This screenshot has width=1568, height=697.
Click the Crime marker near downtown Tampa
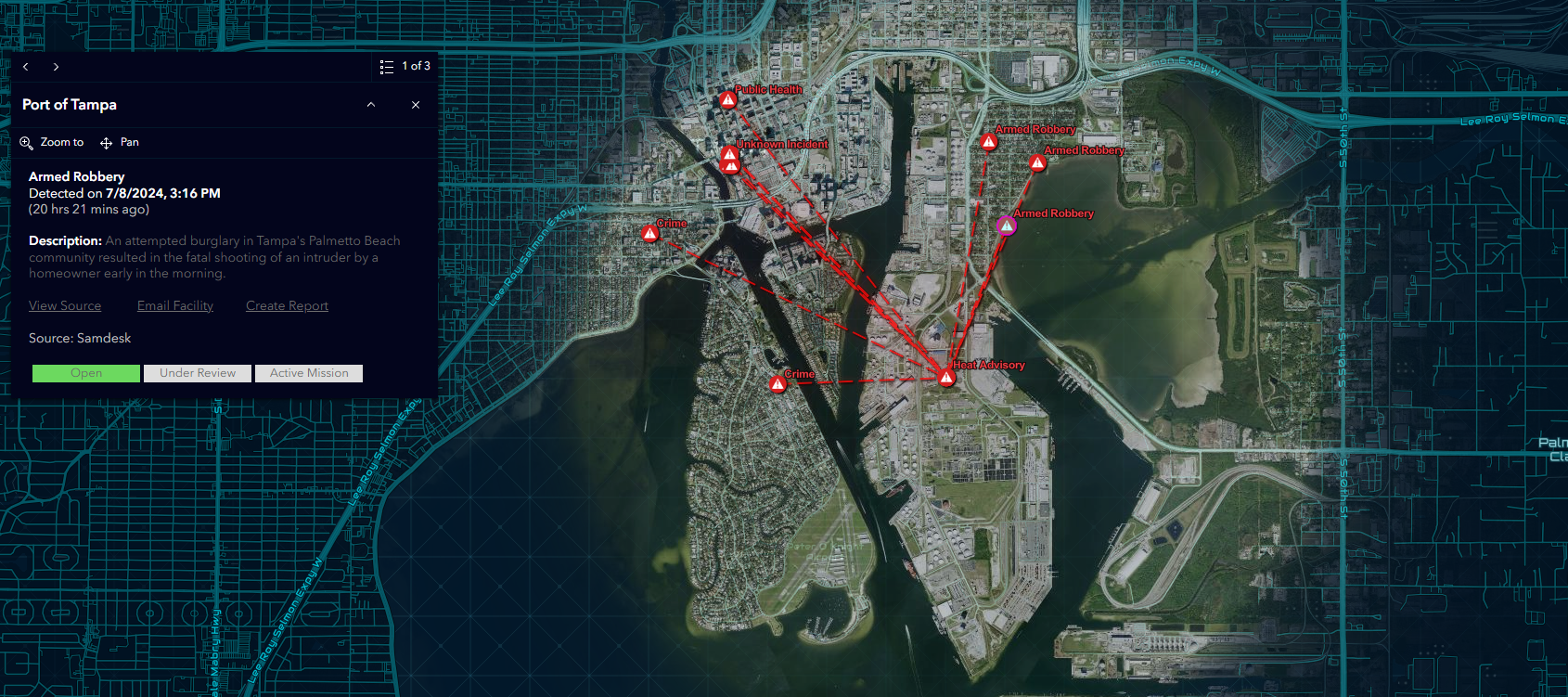[x=649, y=232]
